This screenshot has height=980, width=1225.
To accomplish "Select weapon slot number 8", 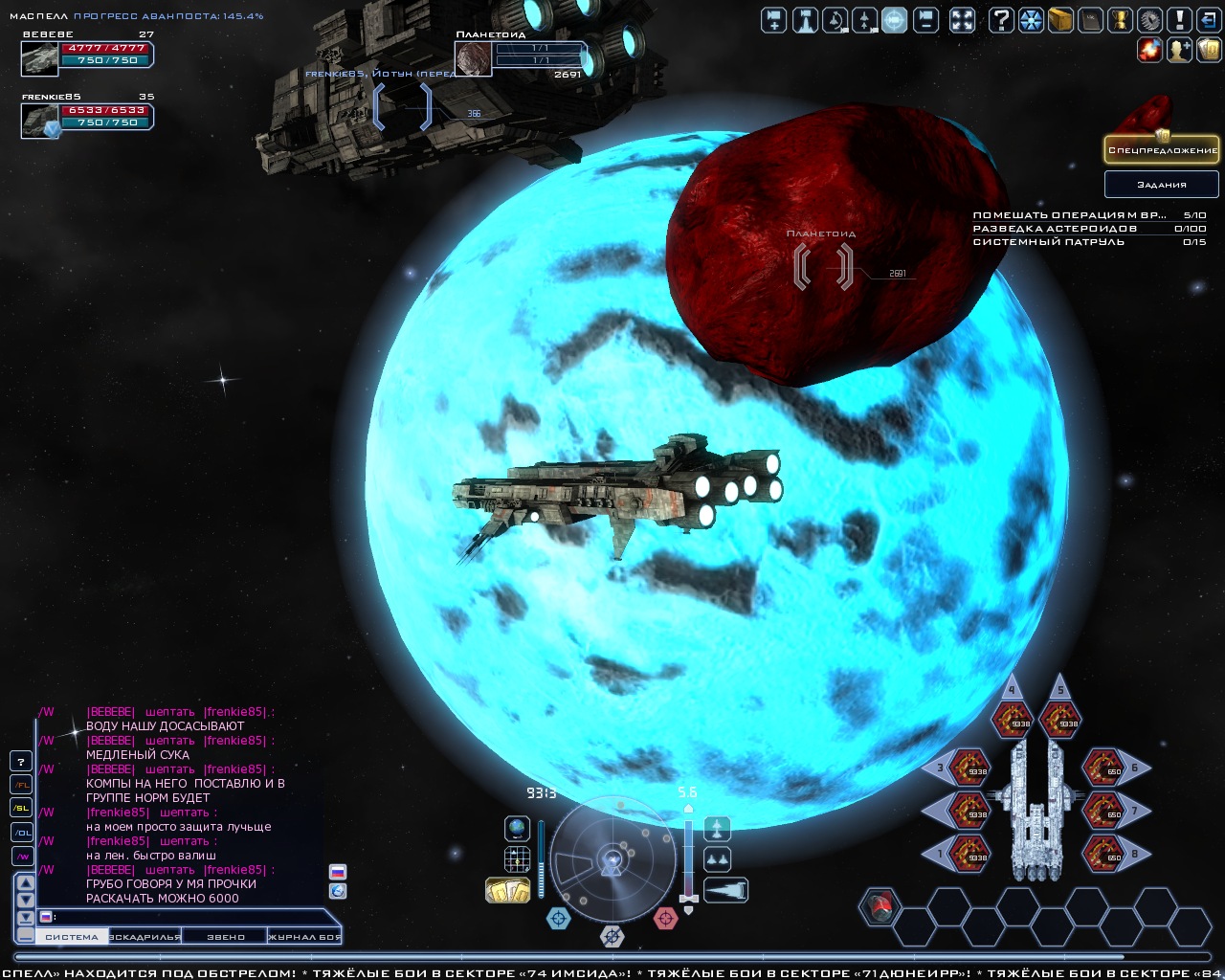I will tap(1103, 851).
